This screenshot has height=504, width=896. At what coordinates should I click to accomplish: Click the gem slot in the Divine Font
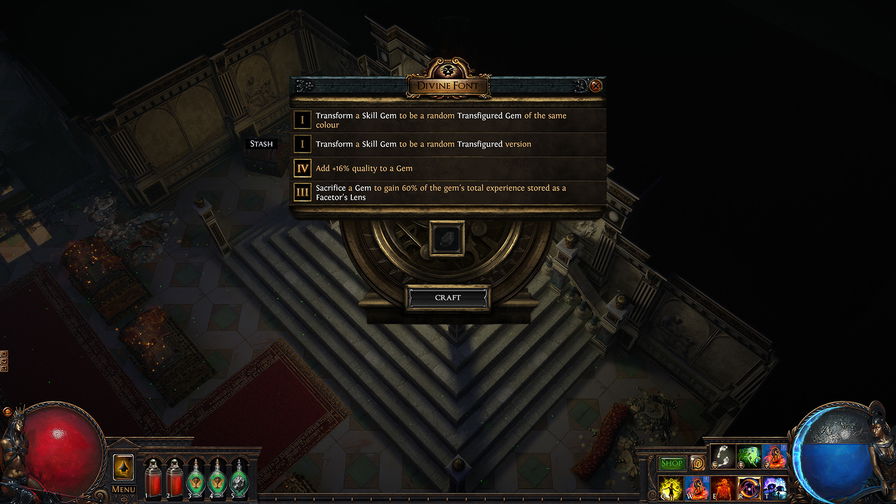click(445, 239)
